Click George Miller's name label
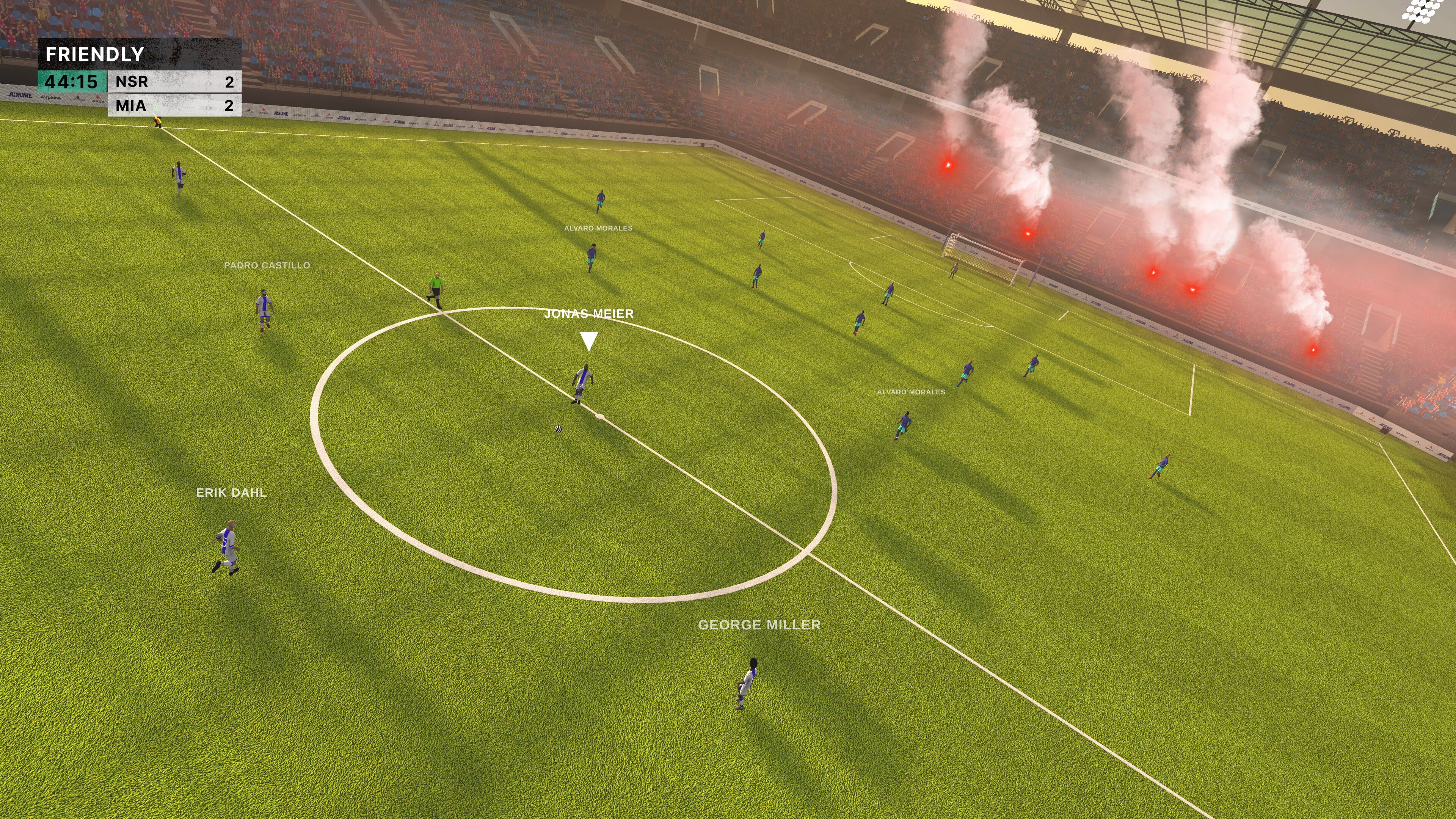The width and height of the screenshot is (1456, 819). pyautogui.click(x=759, y=625)
